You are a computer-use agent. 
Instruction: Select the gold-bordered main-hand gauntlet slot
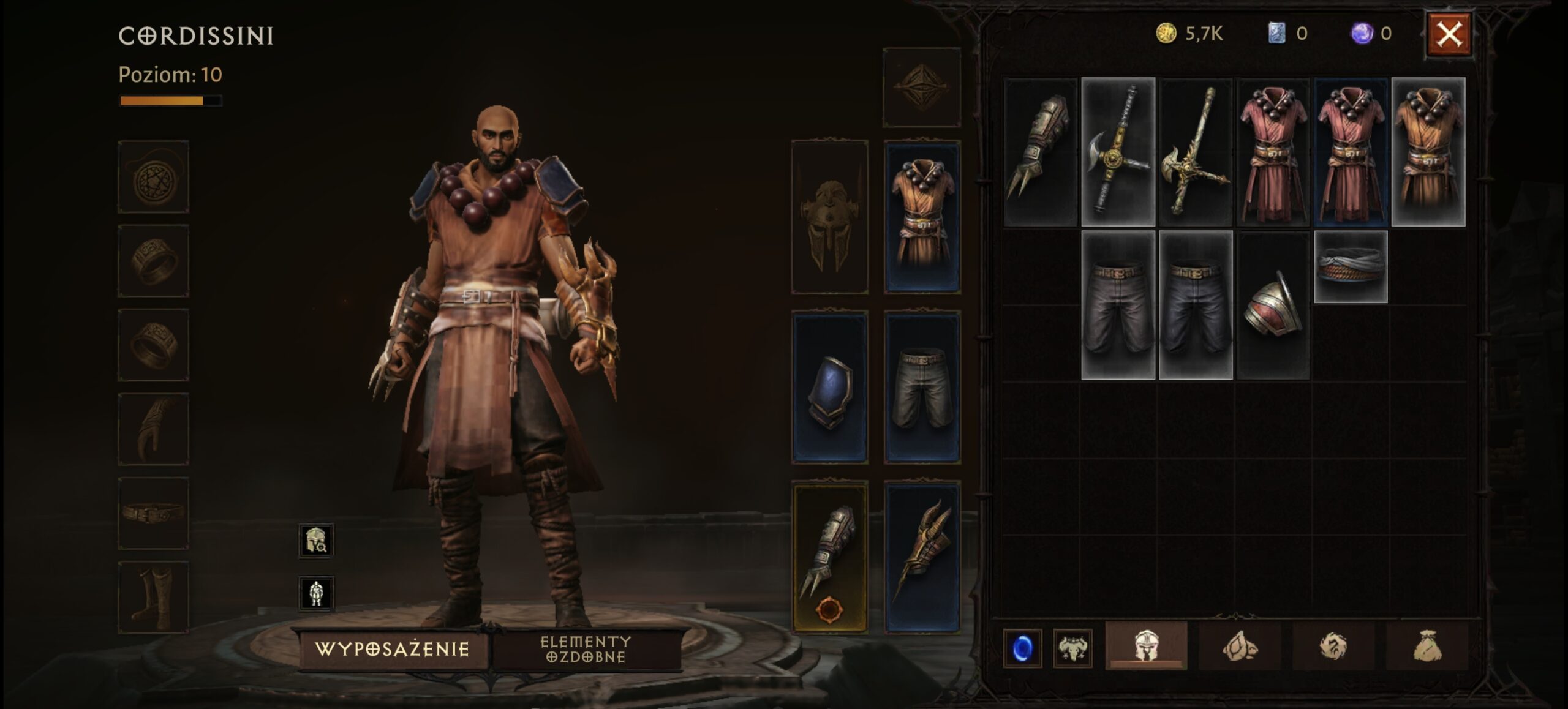tap(829, 557)
